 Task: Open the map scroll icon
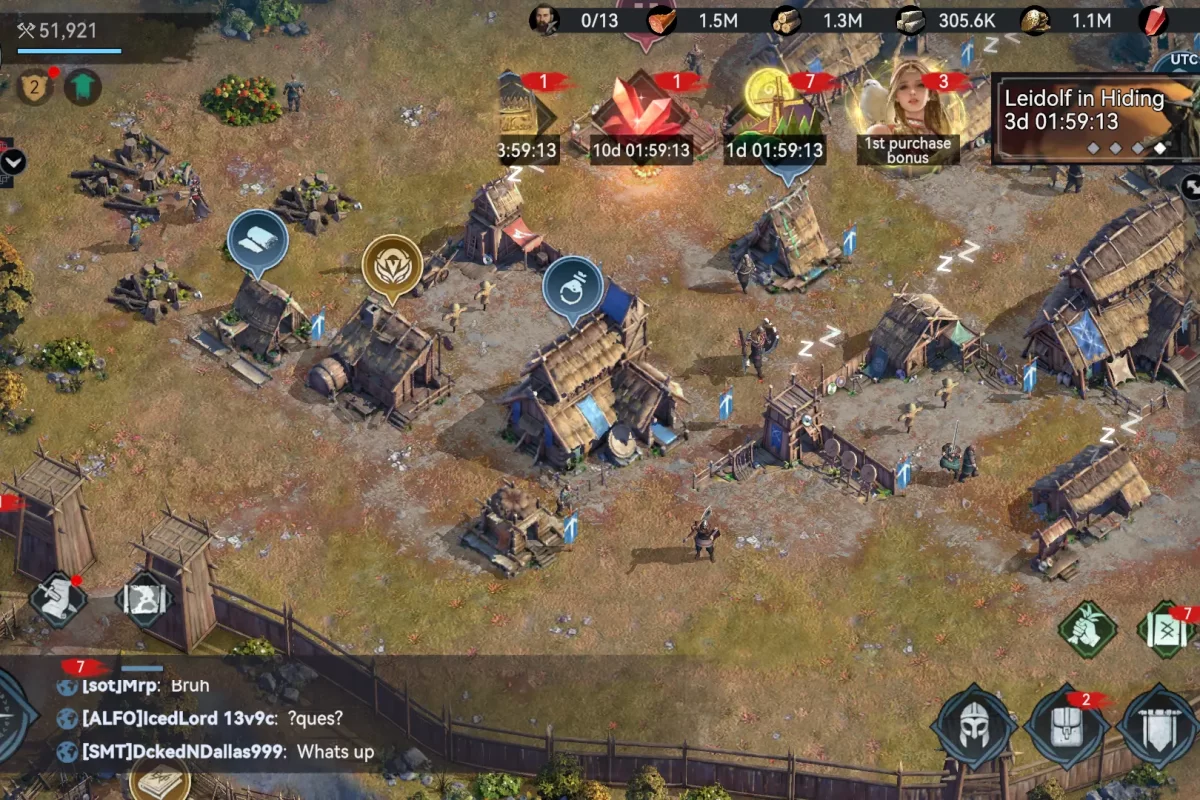point(144,600)
